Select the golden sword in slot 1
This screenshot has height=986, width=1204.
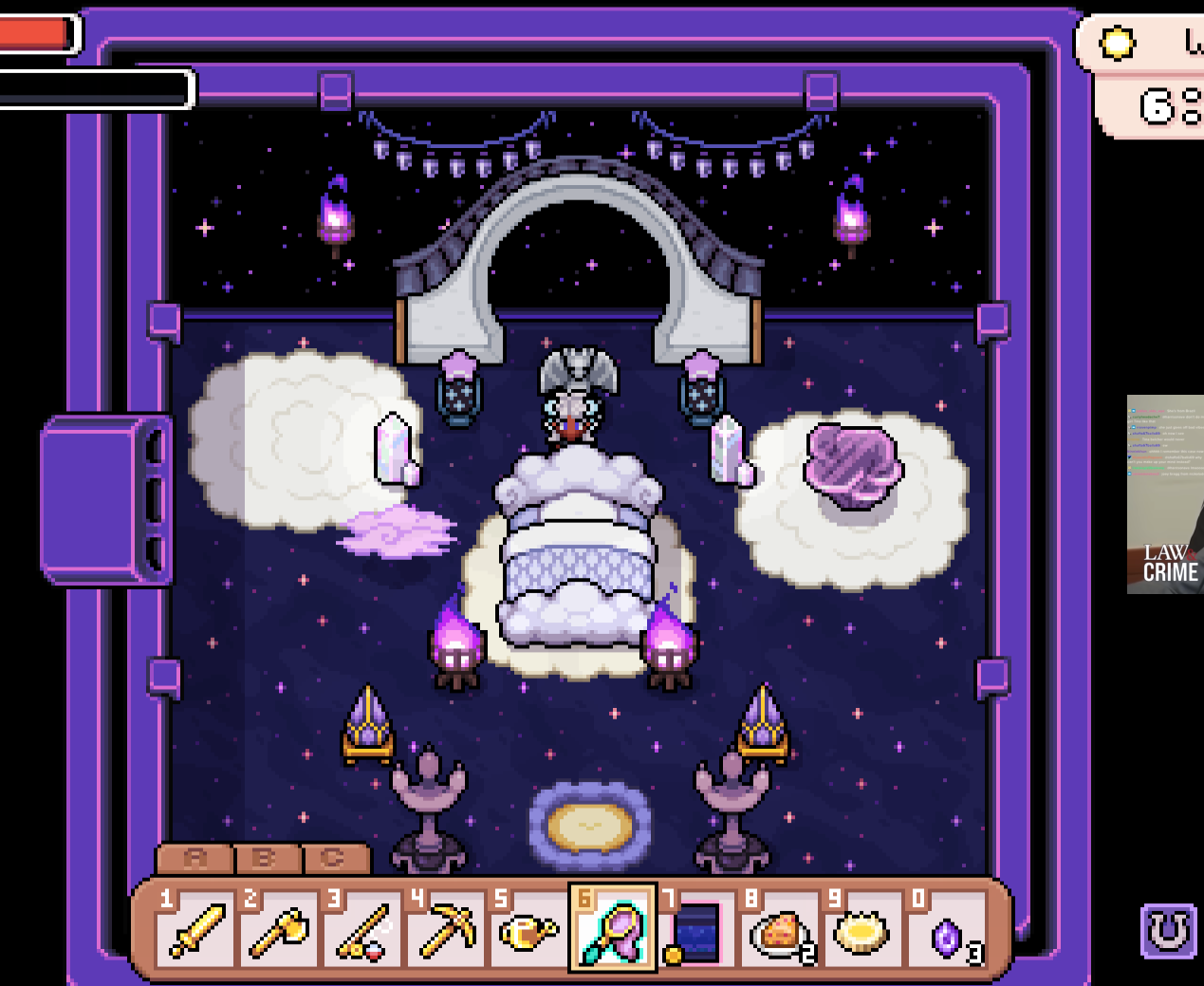195,929
